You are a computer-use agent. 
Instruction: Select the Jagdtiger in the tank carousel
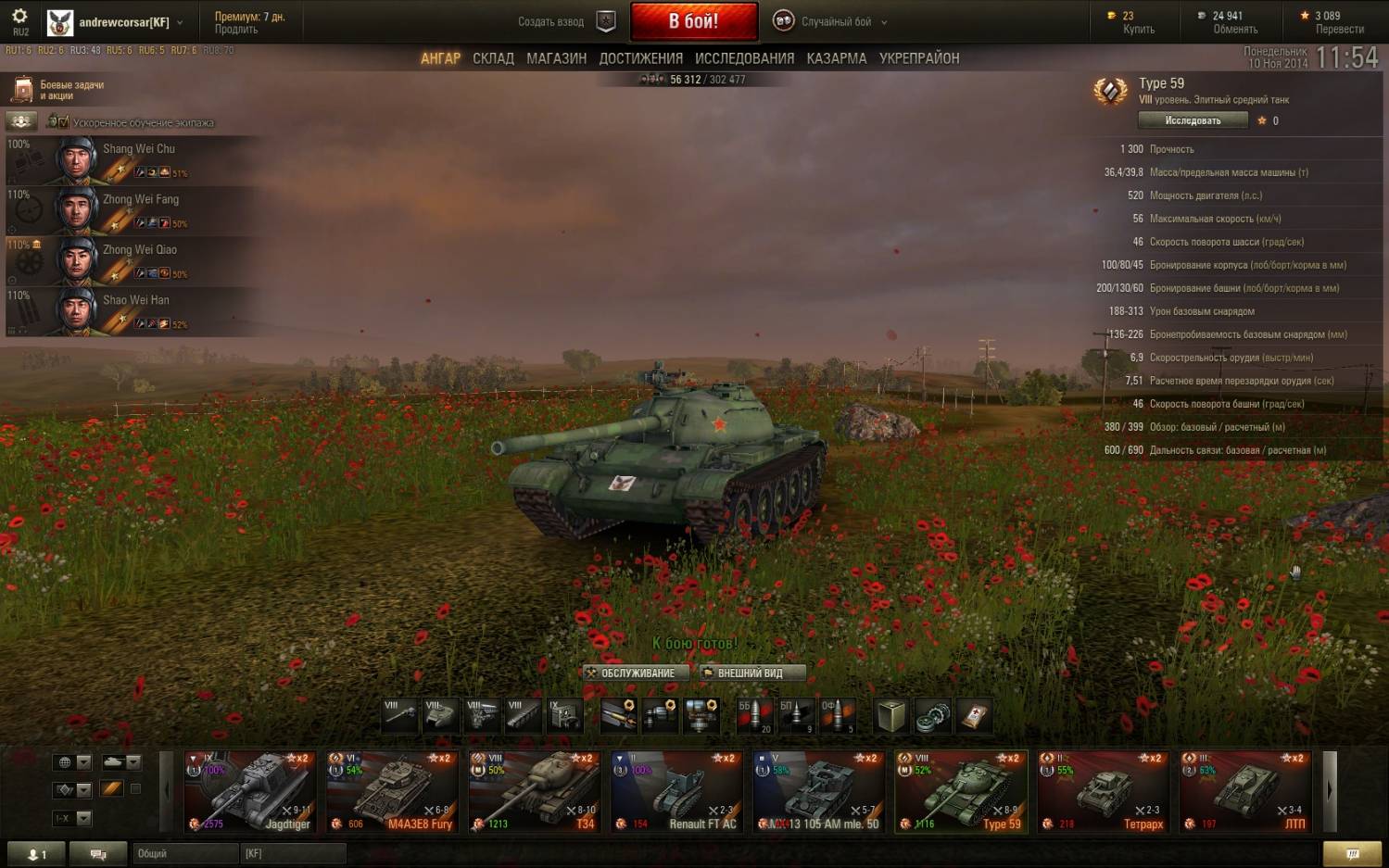pyautogui.click(x=250, y=792)
